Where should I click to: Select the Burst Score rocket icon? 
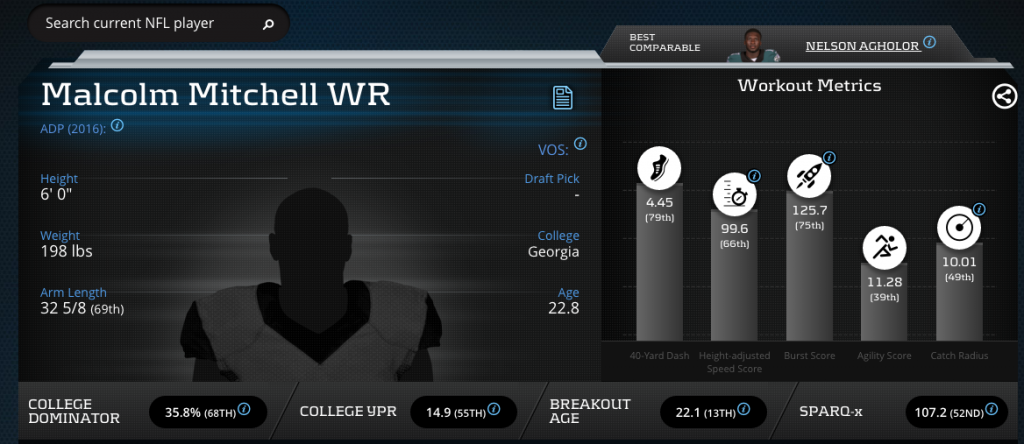coord(806,175)
